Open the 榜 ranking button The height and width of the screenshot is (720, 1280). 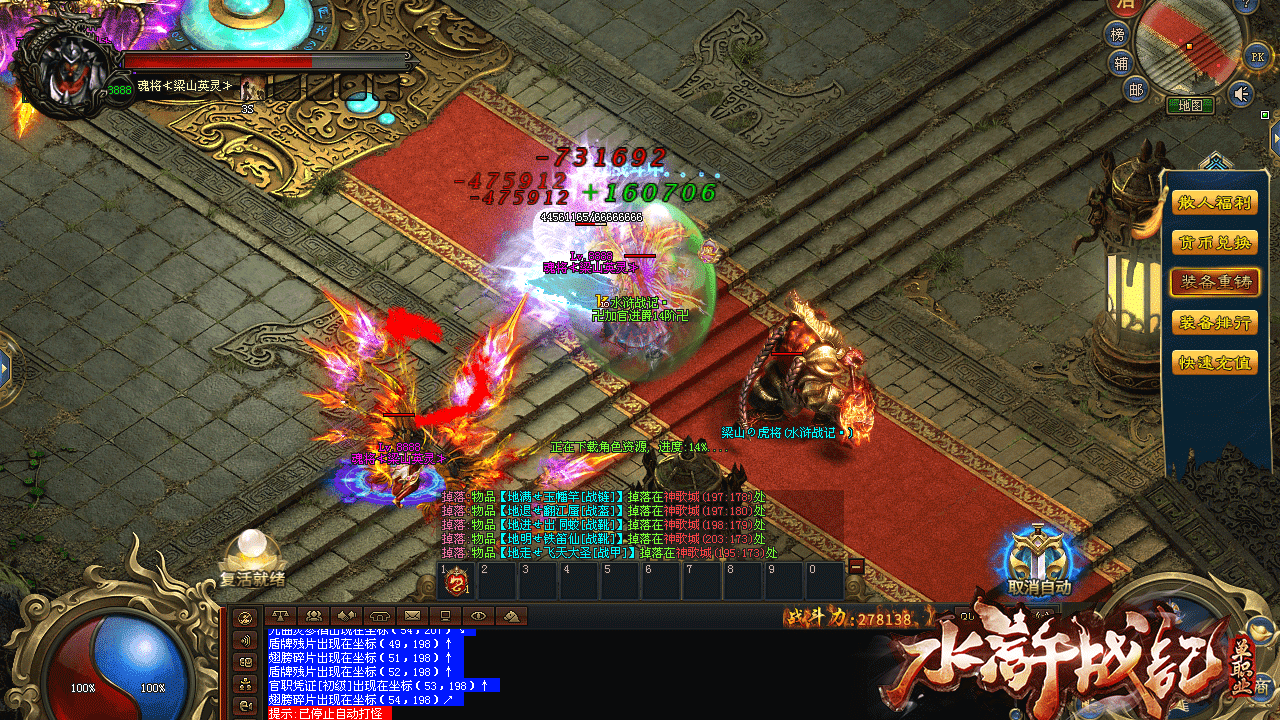pyautogui.click(x=1119, y=35)
